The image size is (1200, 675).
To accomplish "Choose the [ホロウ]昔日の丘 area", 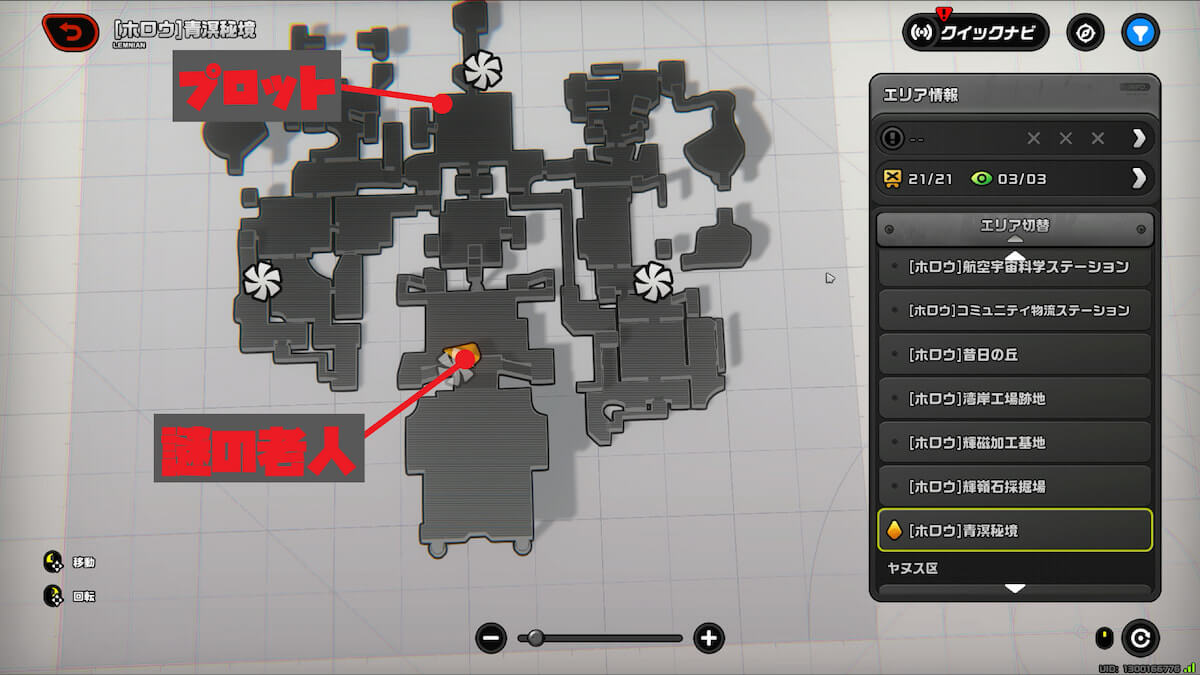I will tap(1014, 355).
